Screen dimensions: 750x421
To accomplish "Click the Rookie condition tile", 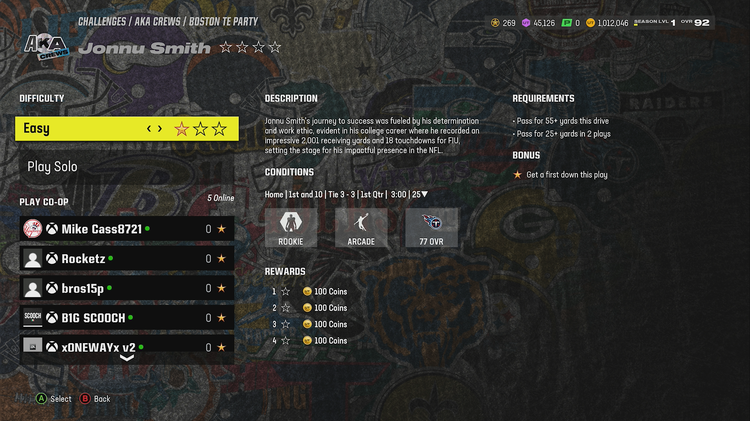I will pyautogui.click(x=290, y=228).
